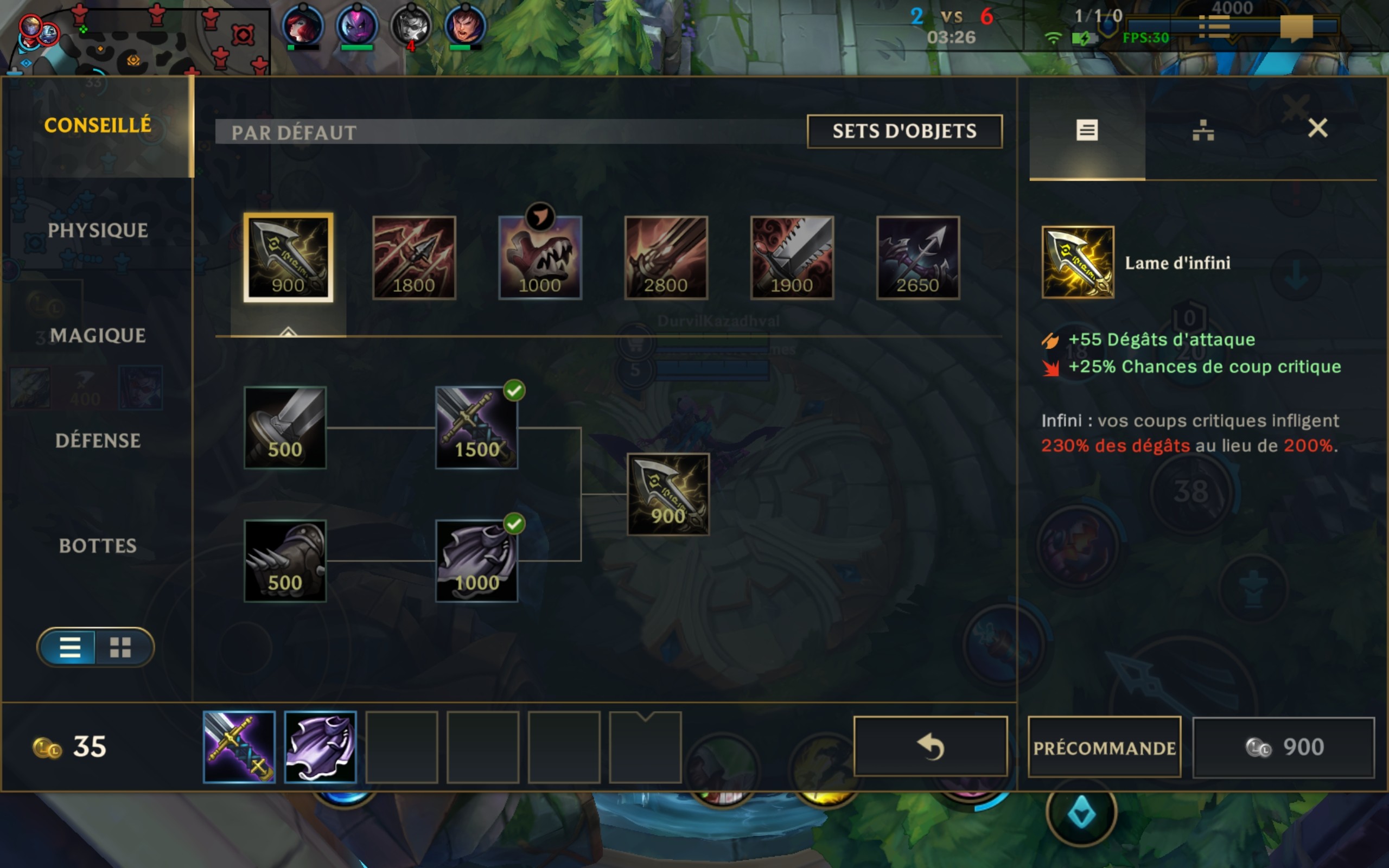The height and width of the screenshot is (868, 1389).
Task: Open SETS D'OBJETS
Action: tap(904, 131)
